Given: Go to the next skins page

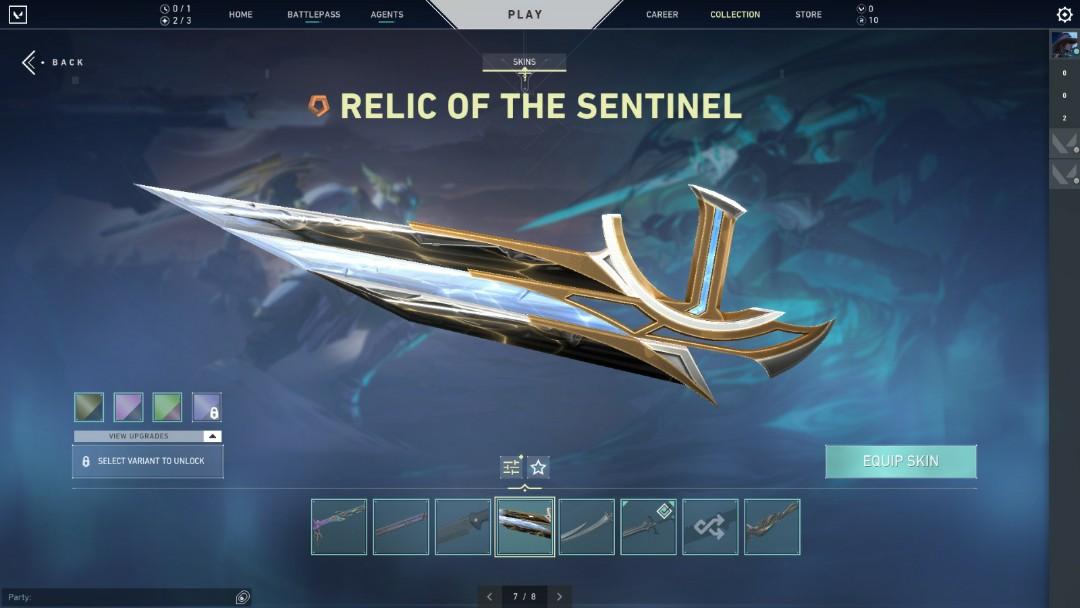Looking at the screenshot, I should (559, 597).
